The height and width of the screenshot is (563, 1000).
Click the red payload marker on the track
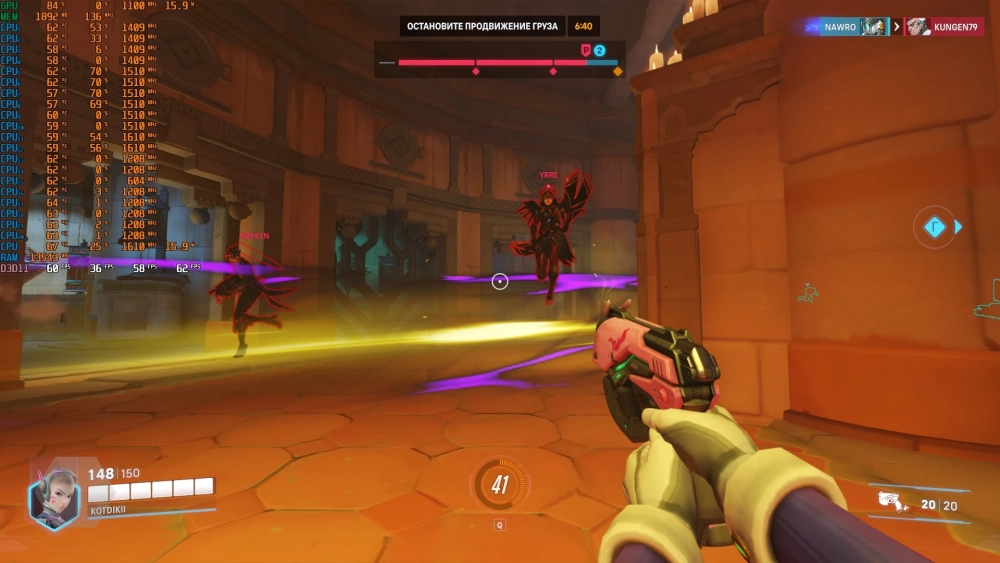coord(586,50)
